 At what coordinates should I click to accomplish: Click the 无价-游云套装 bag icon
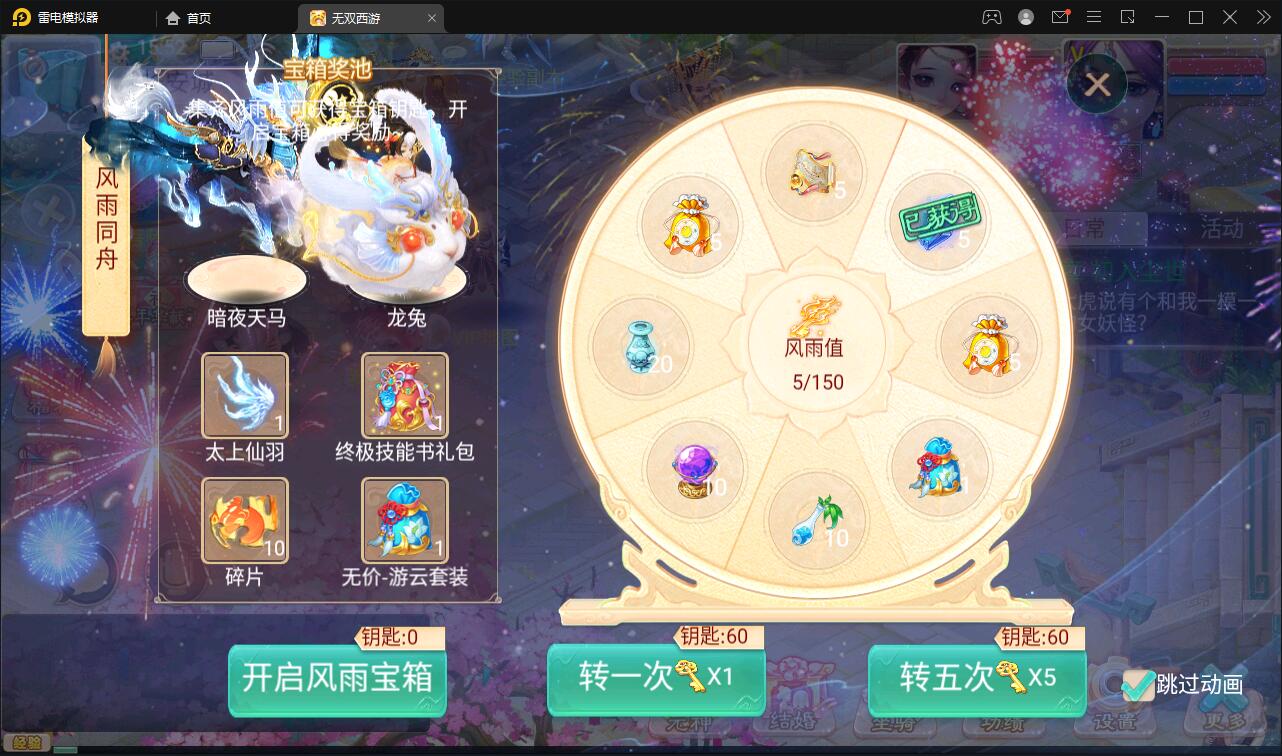pyautogui.click(x=404, y=518)
